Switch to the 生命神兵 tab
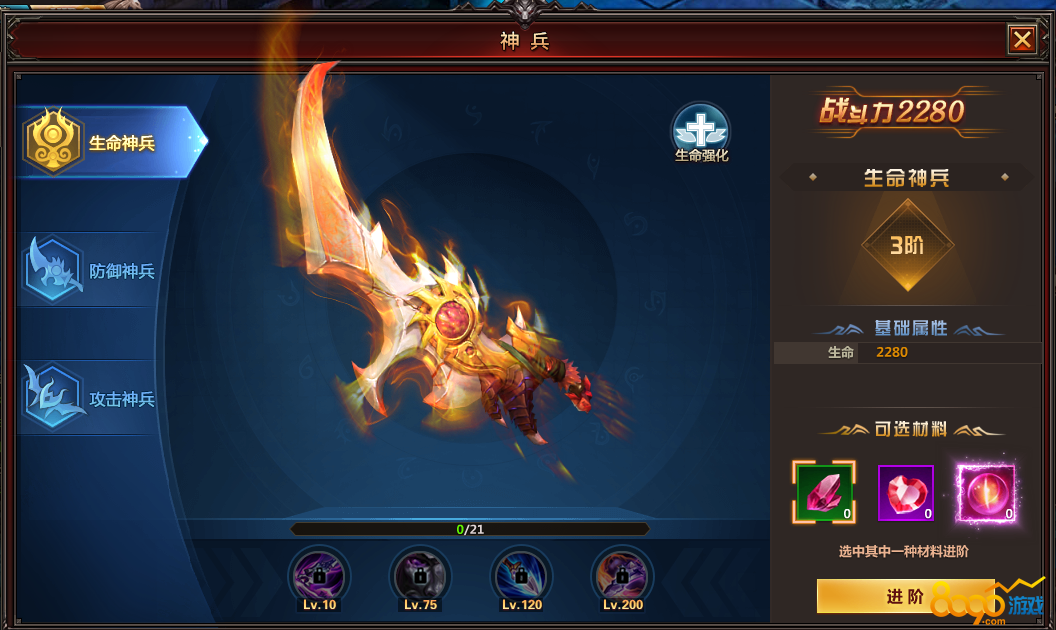Screen dimensions: 1056x630 (108, 142)
